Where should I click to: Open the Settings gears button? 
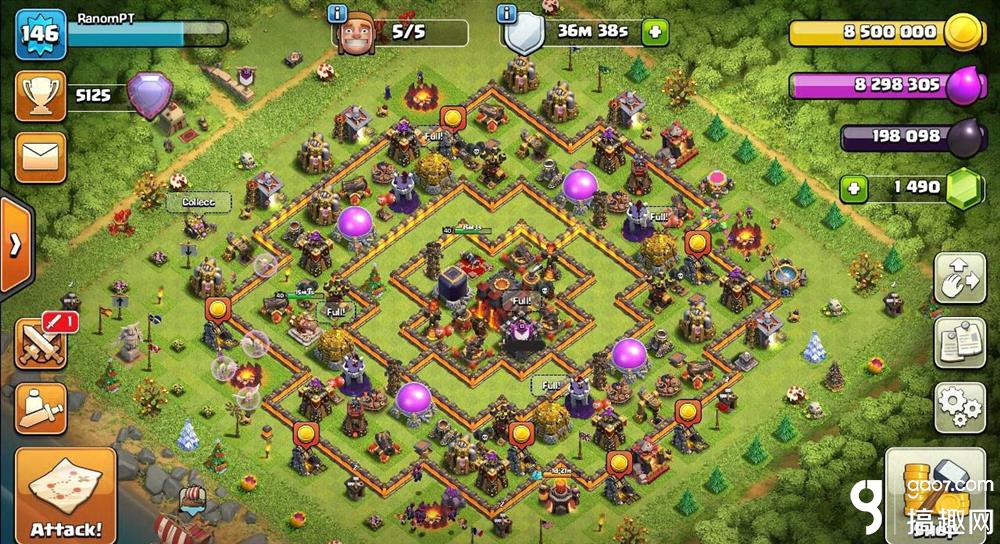tap(959, 406)
